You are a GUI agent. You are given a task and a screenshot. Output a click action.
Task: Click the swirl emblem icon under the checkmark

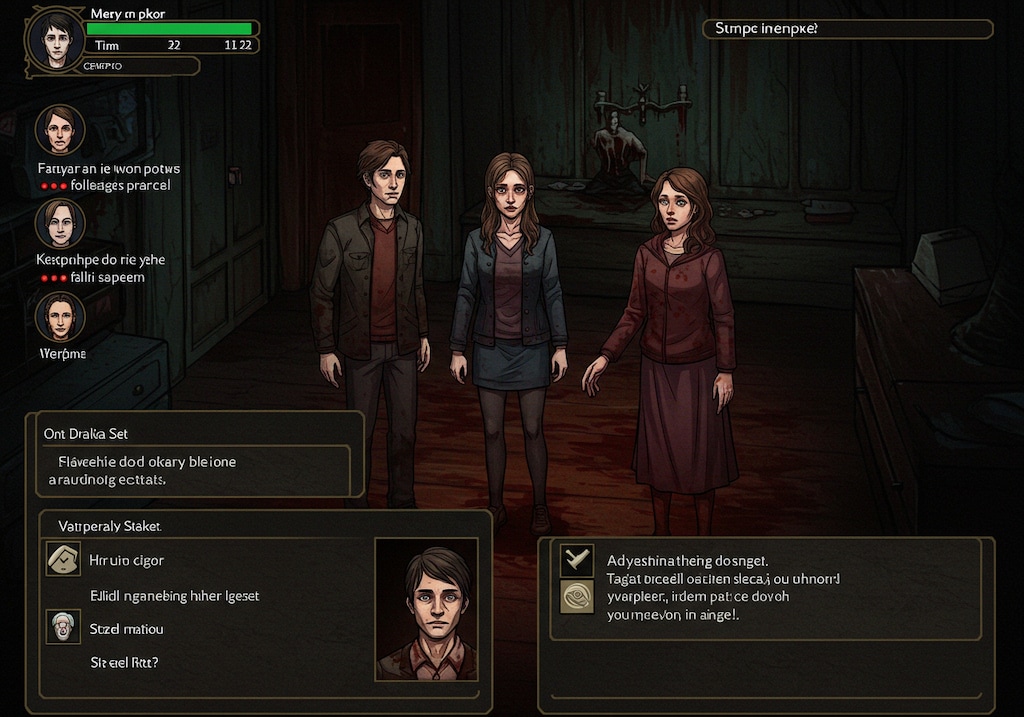[x=577, y=597]
